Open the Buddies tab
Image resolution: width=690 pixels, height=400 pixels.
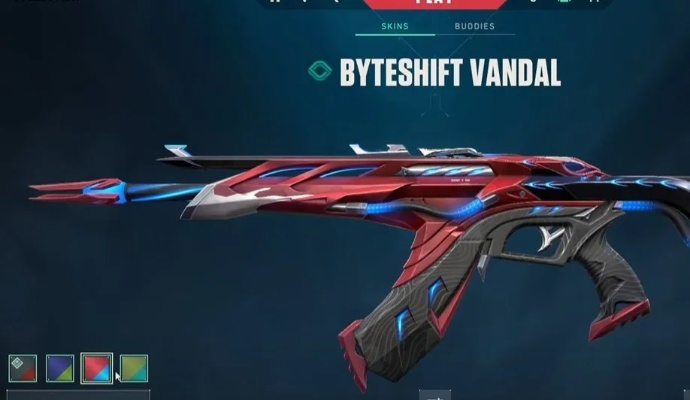tap(474, 26)
